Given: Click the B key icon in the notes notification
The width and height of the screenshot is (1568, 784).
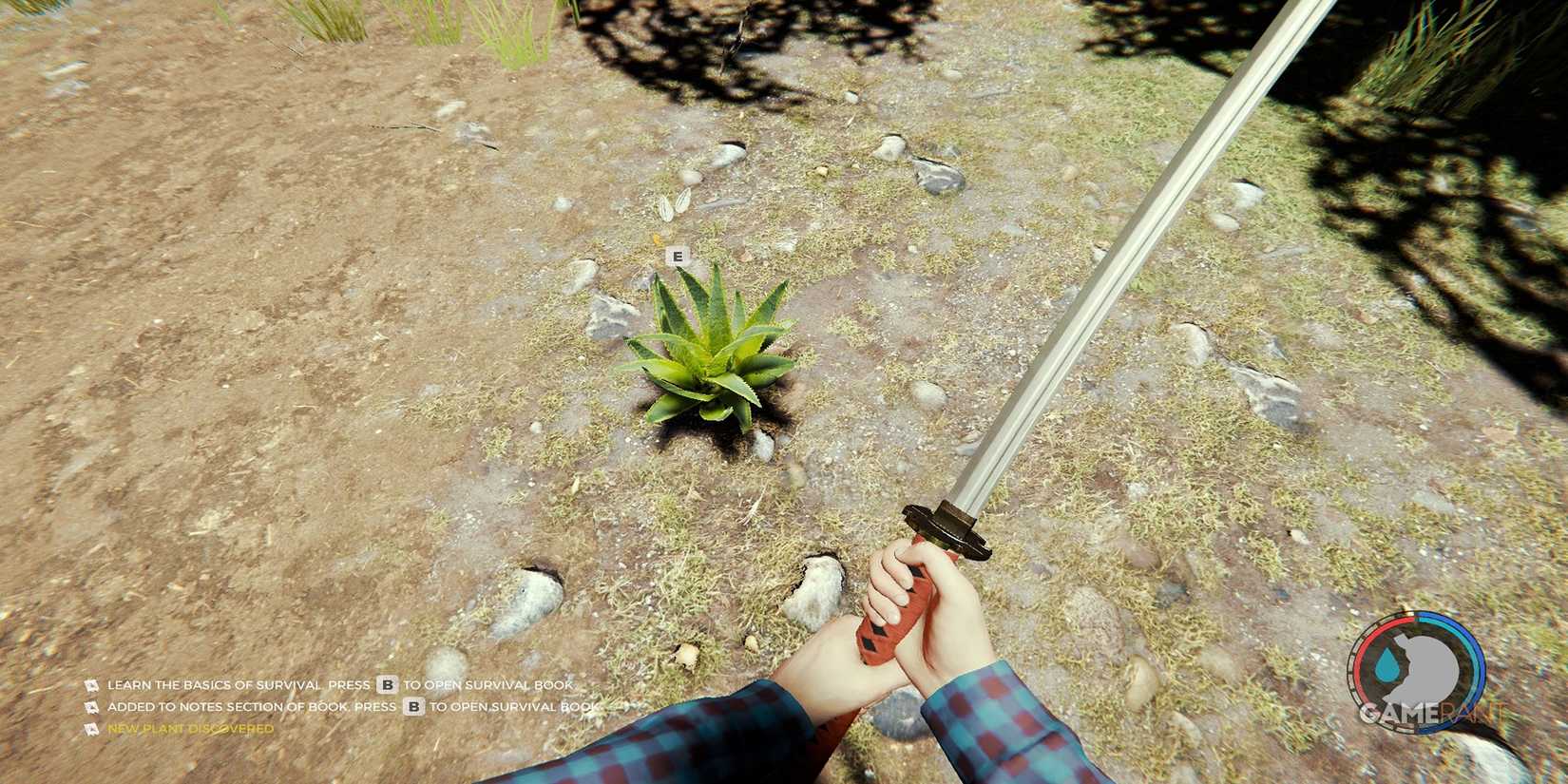Looking at the screenshot, I should [x=412, y=707].
